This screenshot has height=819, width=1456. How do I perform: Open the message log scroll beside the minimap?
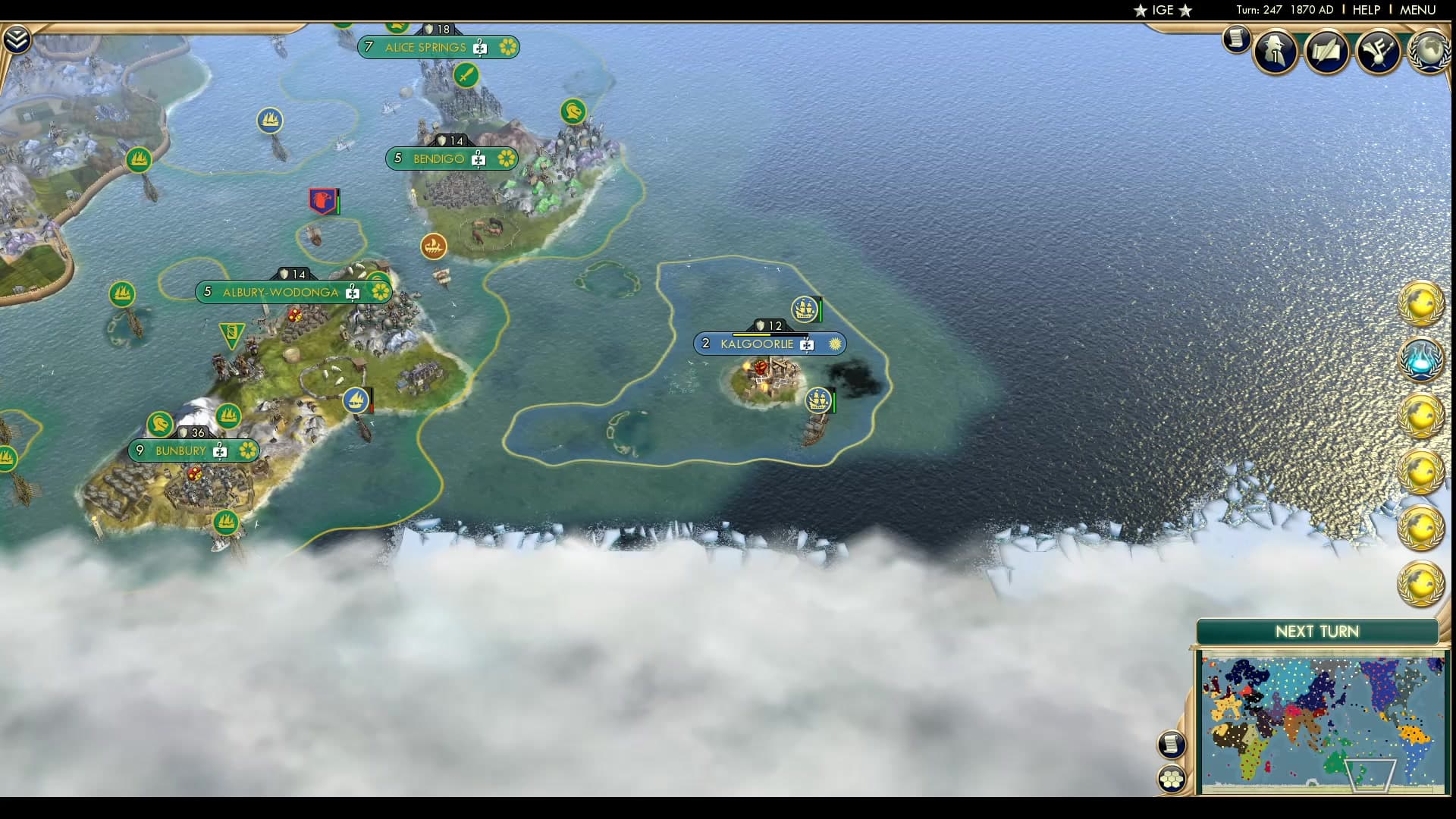[1172, 743]
